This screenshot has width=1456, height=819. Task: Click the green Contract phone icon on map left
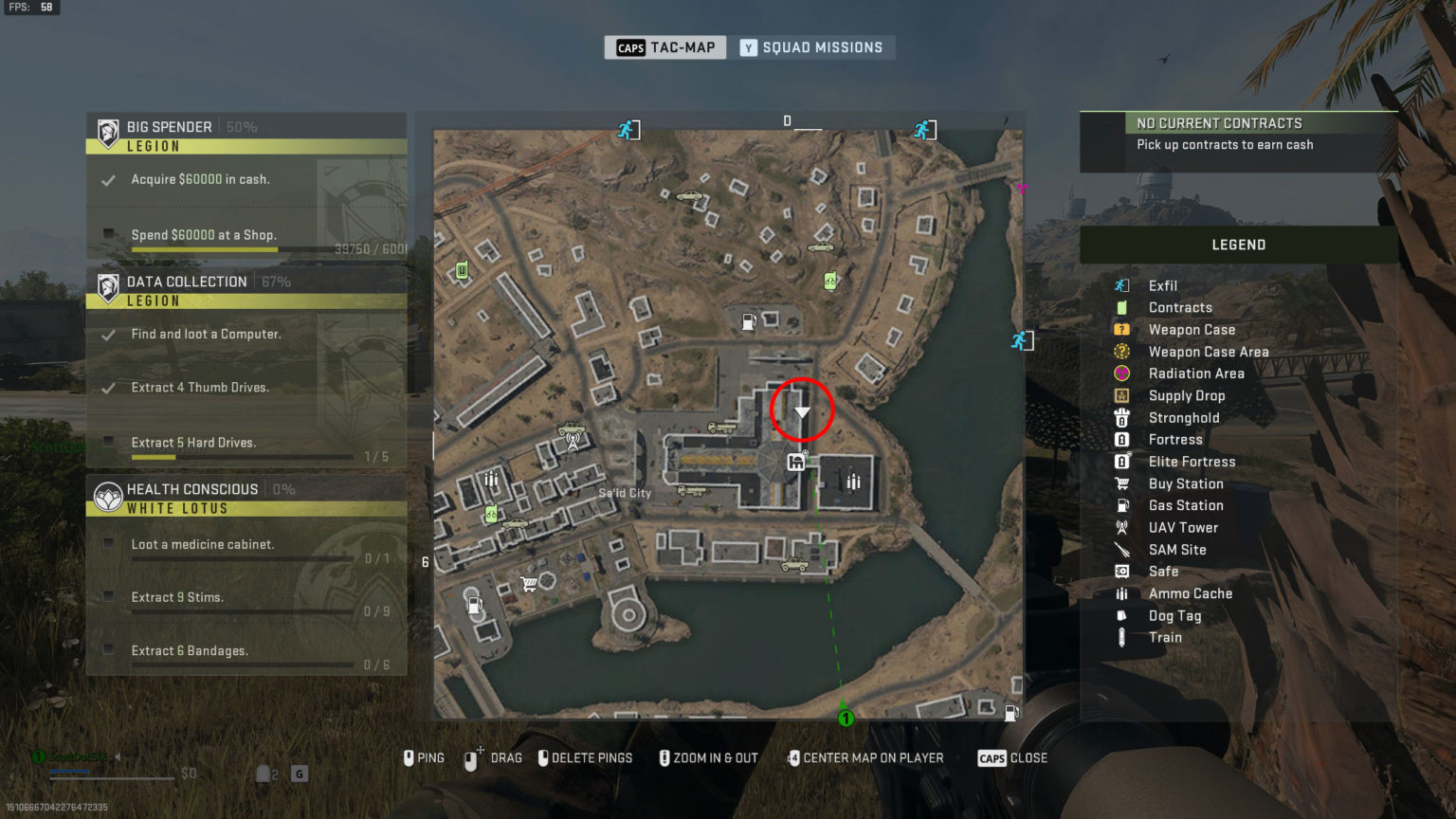(462, 270)
